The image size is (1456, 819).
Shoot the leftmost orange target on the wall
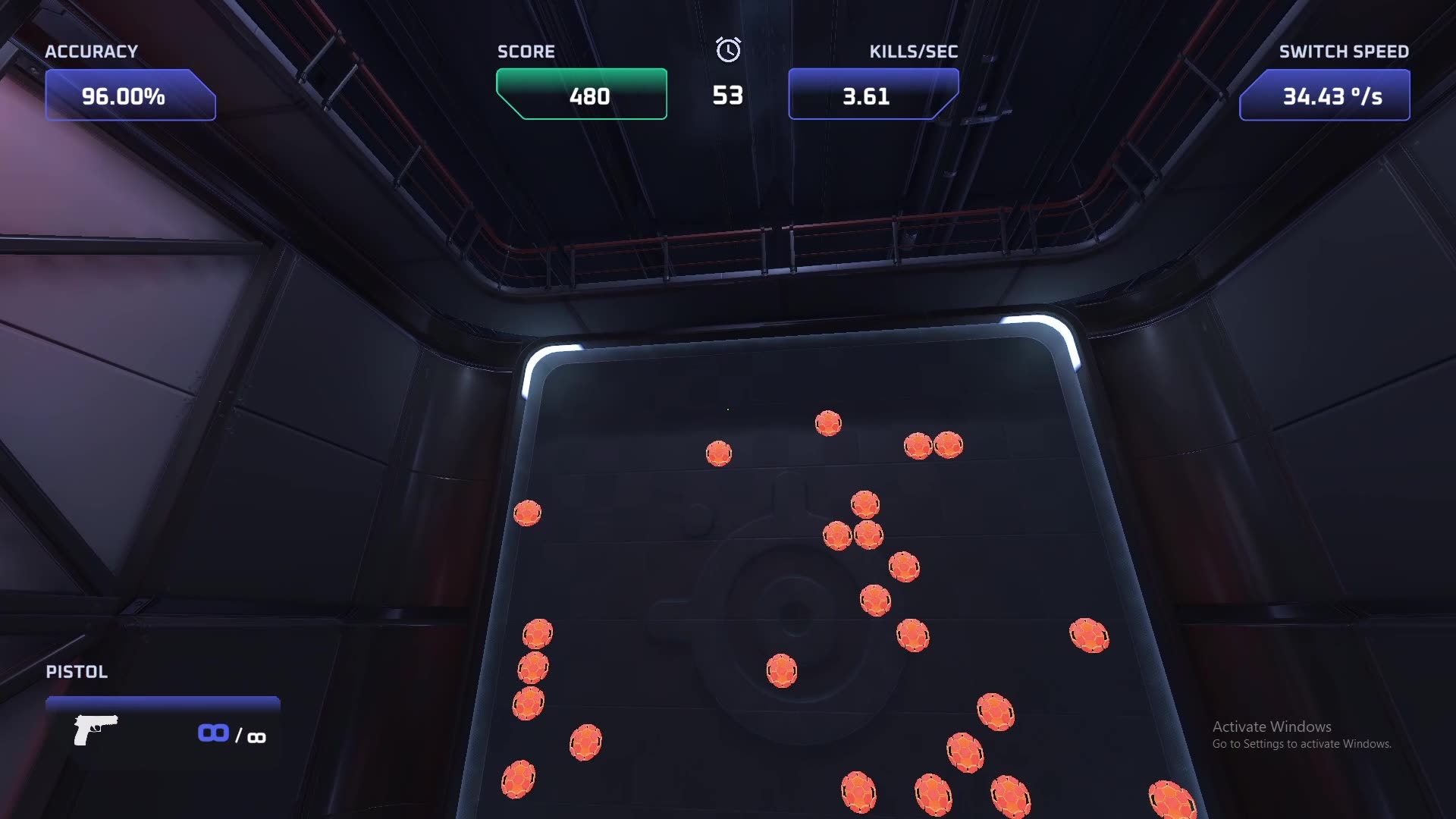[x=529, y=511]
